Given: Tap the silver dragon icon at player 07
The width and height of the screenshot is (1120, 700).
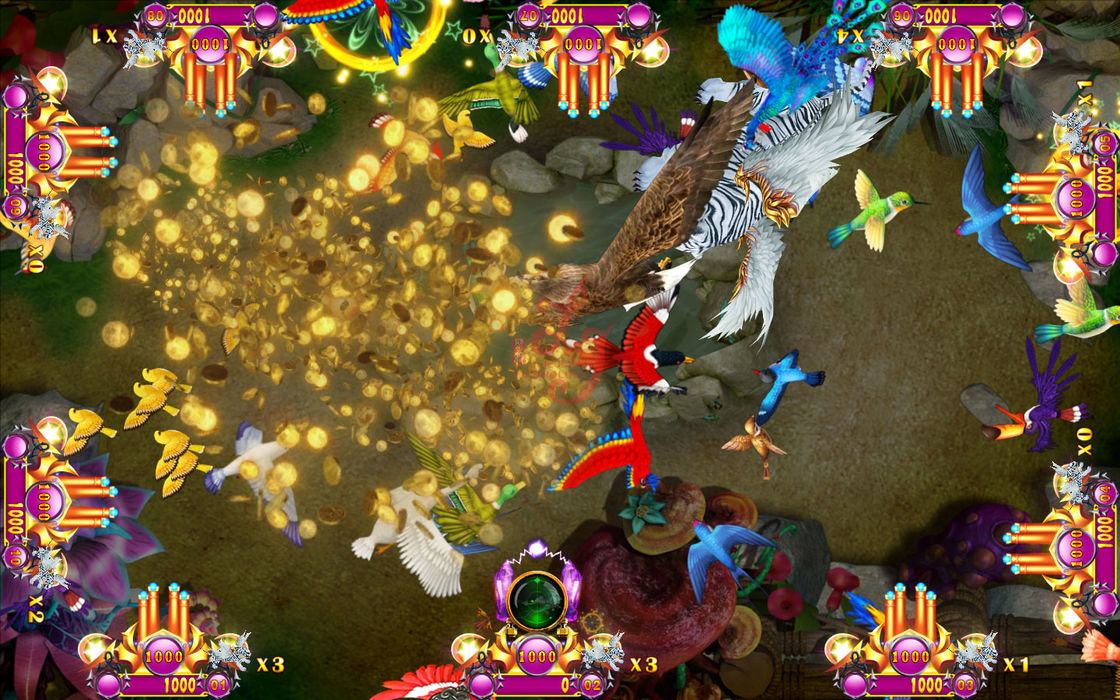Looking at the screenshot, I should (518, 45).
